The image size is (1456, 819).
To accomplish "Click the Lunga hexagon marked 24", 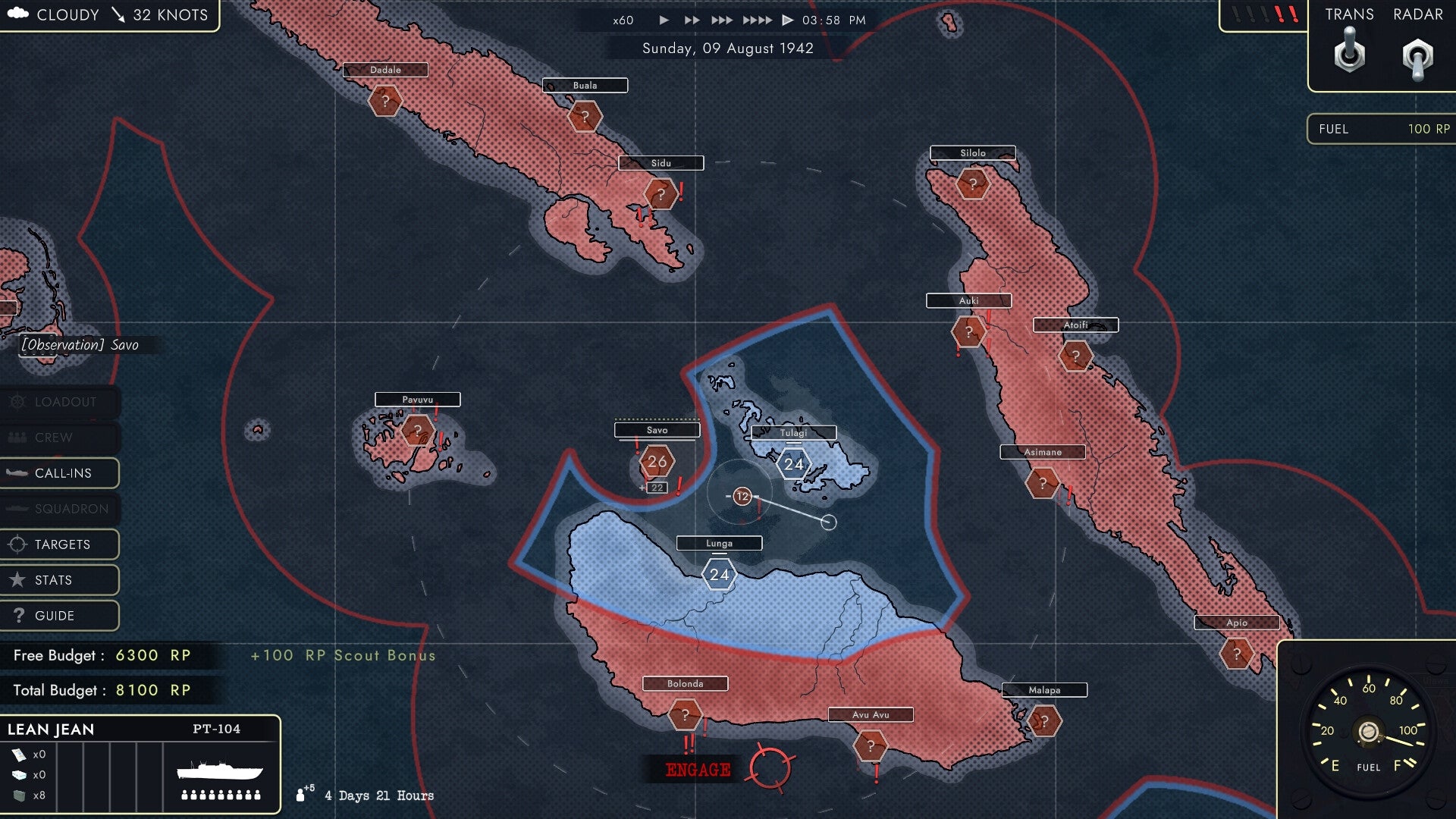I will pyautogui.click(x=718, y=574).
